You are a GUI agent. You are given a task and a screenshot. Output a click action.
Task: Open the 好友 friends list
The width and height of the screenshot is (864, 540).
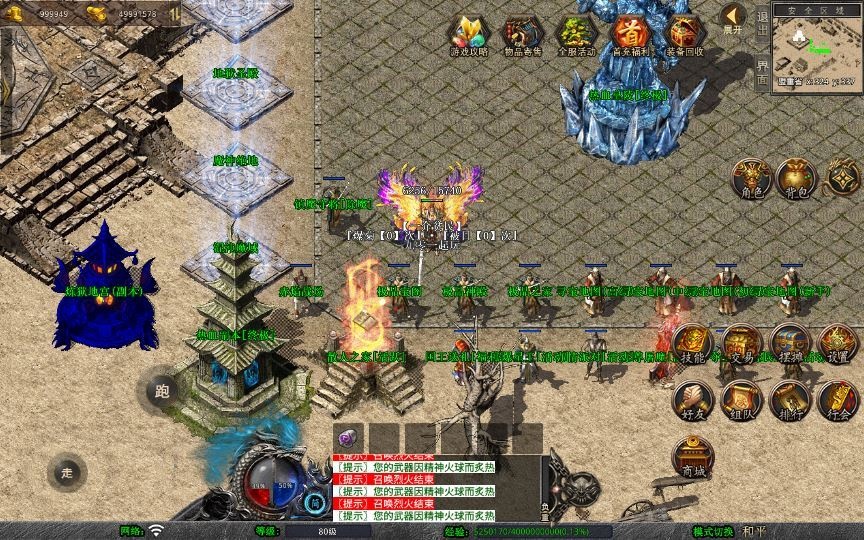tap(692, 401)
